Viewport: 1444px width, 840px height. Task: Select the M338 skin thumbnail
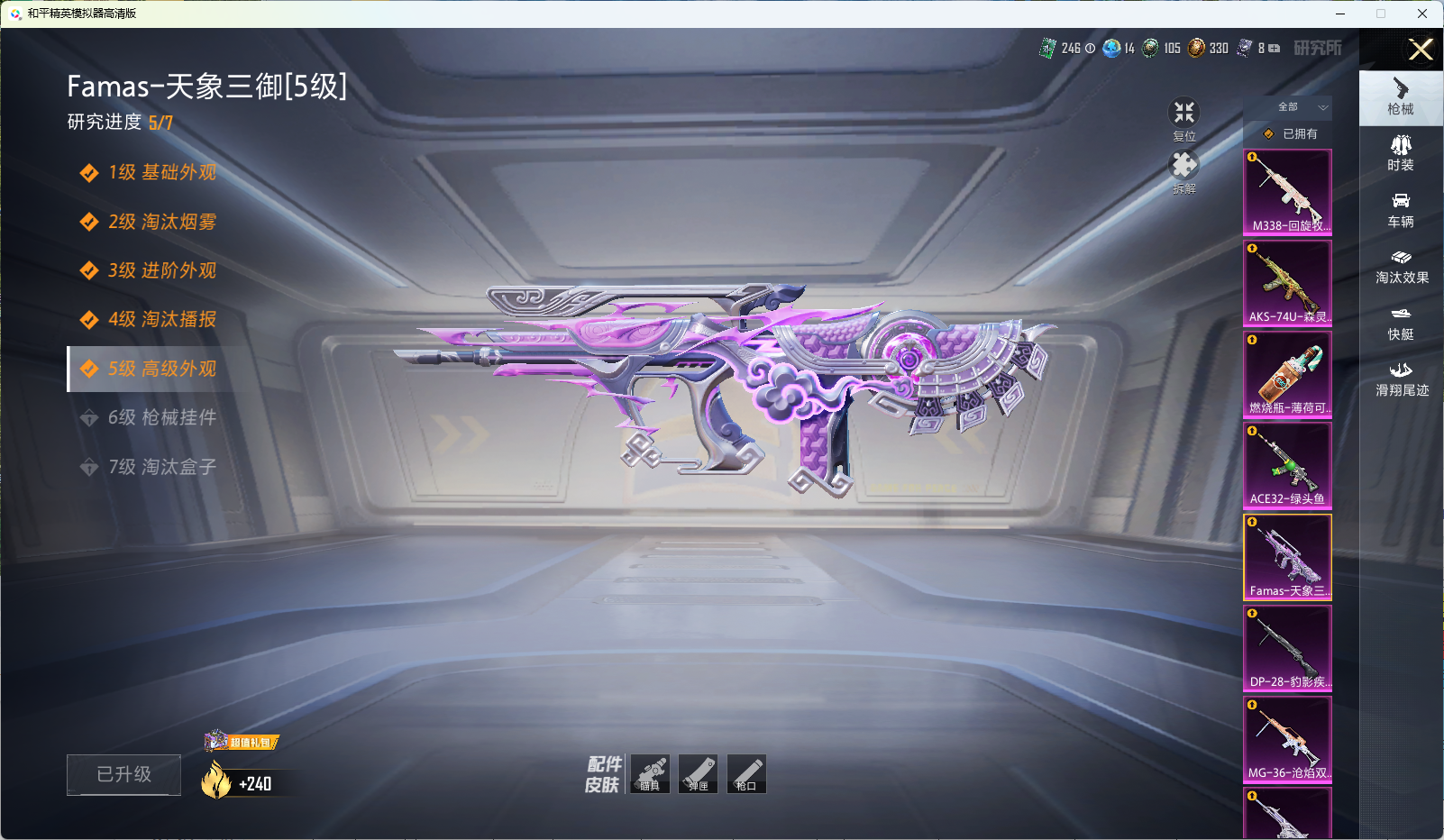[x=1287, y=192]
